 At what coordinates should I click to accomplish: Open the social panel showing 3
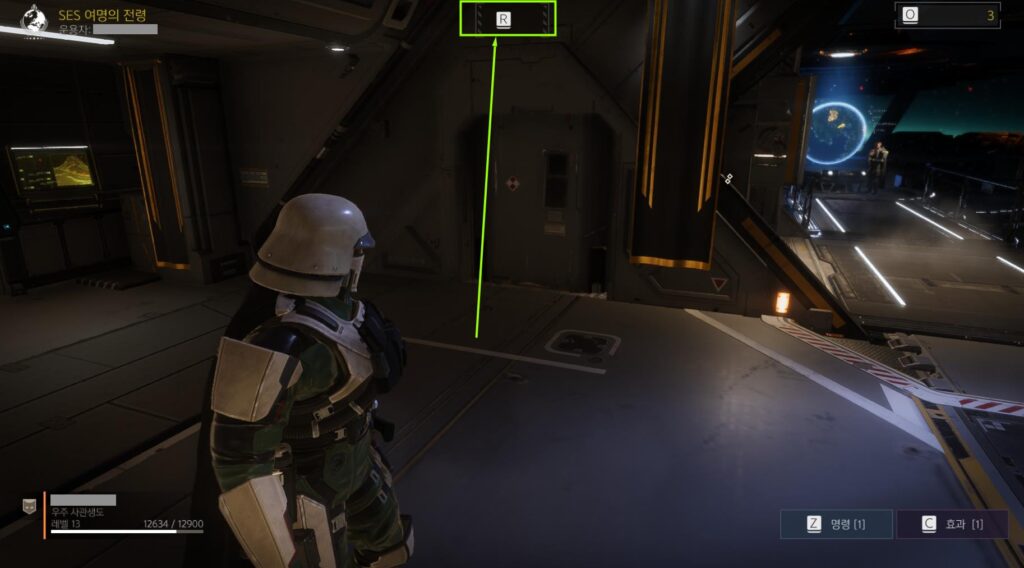(947, 15)
